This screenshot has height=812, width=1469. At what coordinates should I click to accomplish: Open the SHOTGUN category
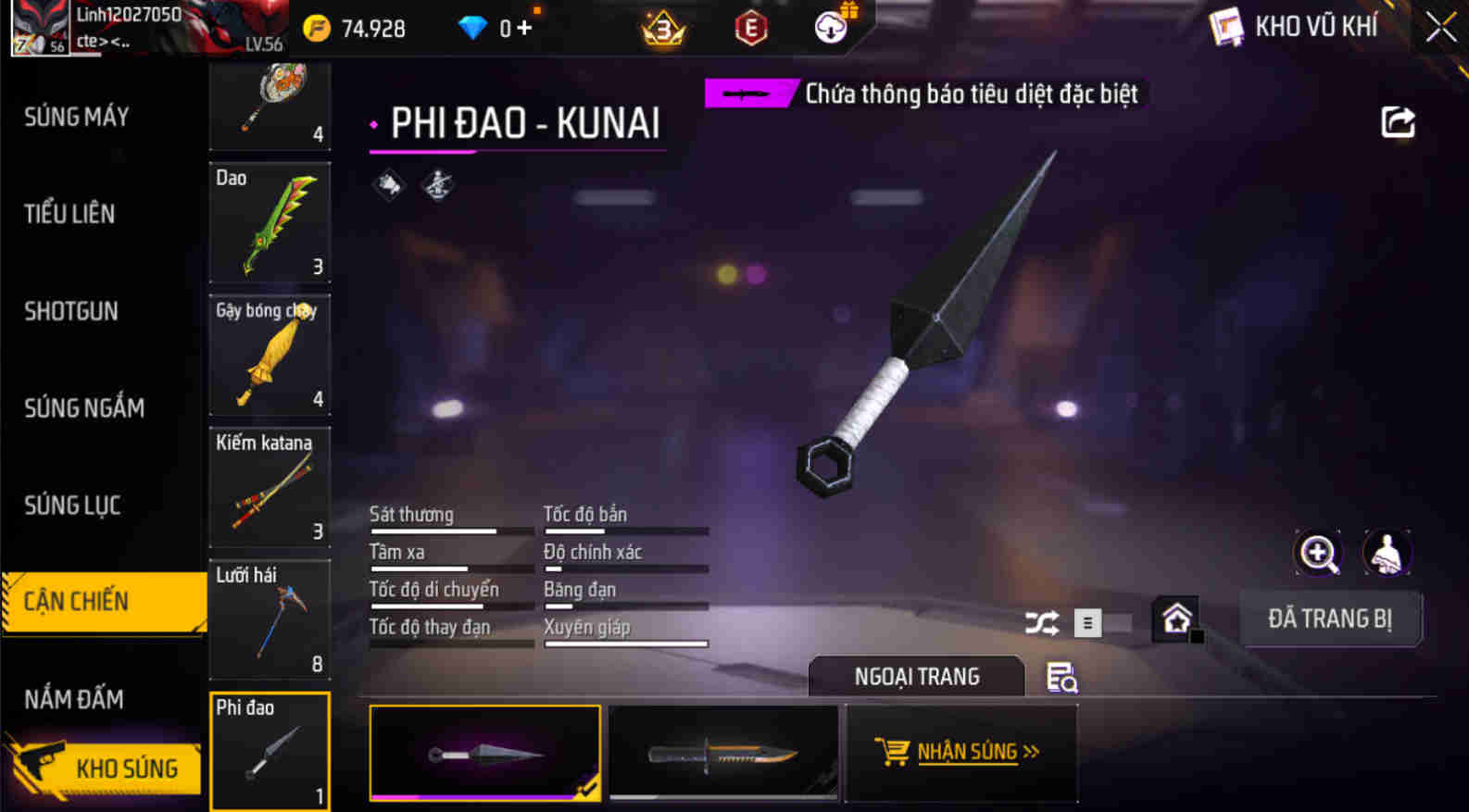pyautogui.click(x=69, y=311)
